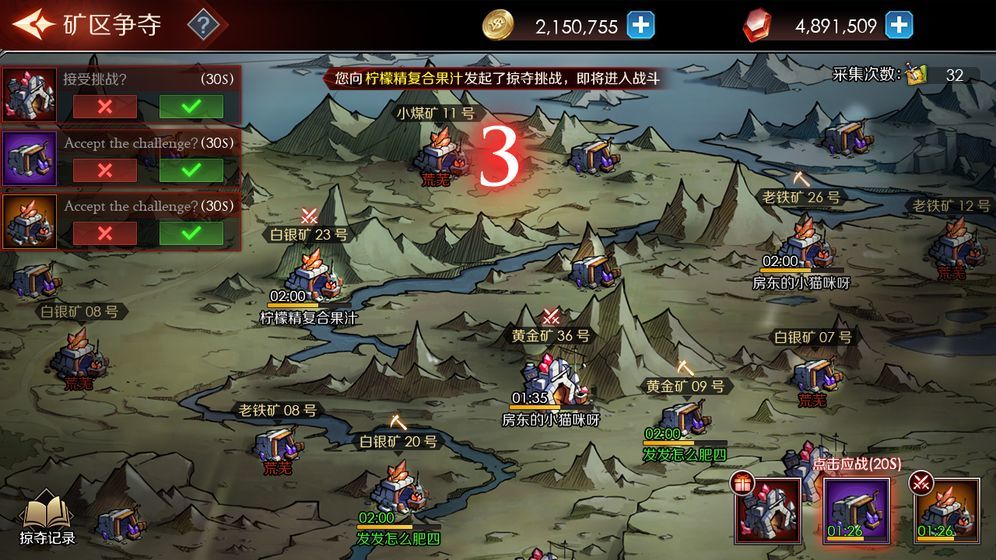Click the purple mine thumbnail under 点击应战
The image size is (996, 560).
click(x=855, y=510)
